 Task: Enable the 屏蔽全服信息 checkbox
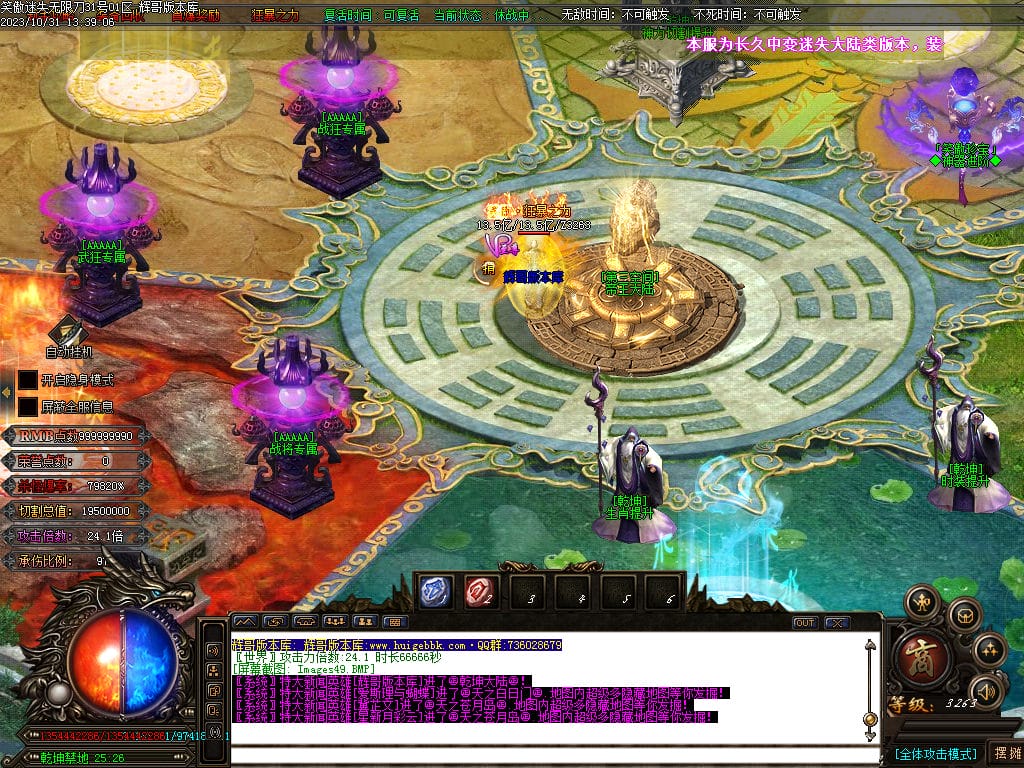click(28, 407)
